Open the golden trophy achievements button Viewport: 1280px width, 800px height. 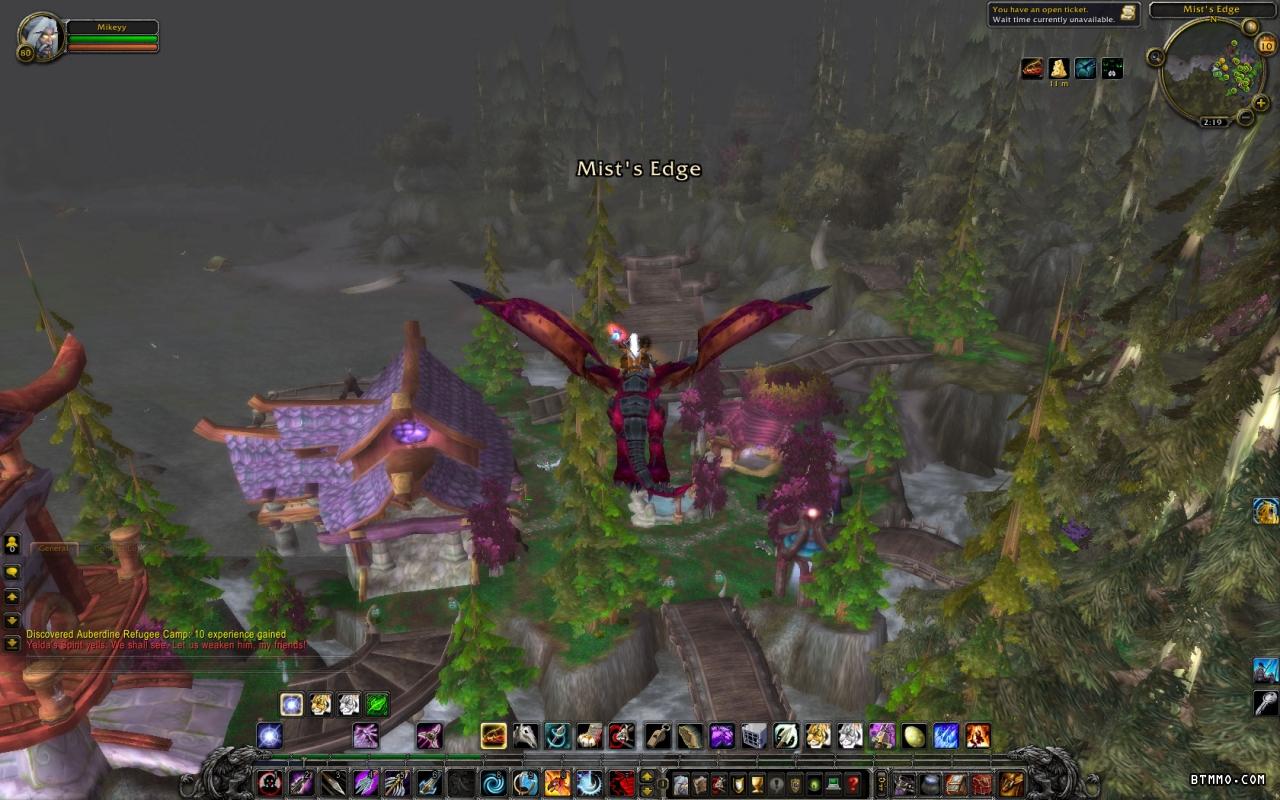click(757, 783)
